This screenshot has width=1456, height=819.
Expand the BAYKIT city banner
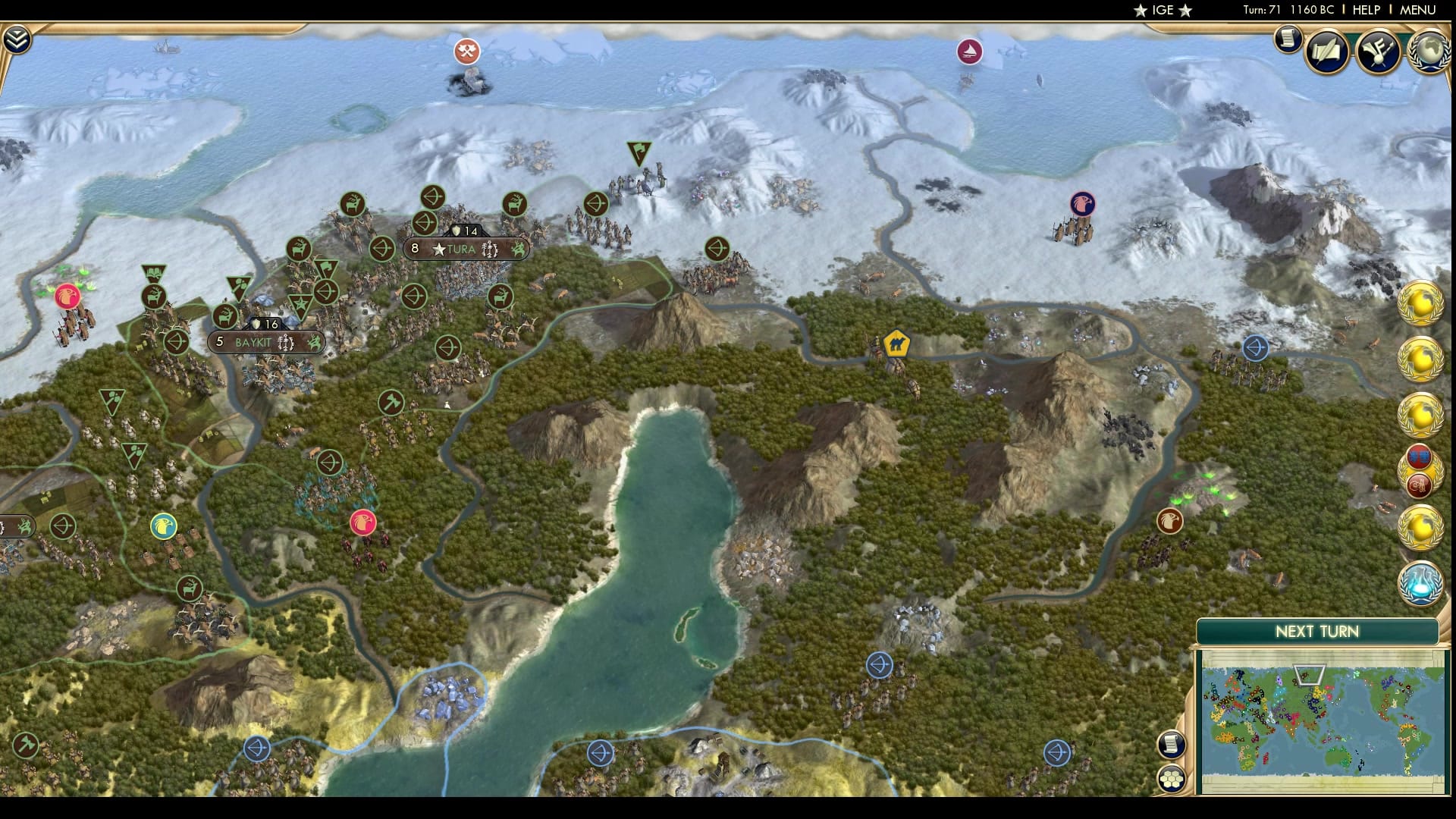tap(265, 341)
